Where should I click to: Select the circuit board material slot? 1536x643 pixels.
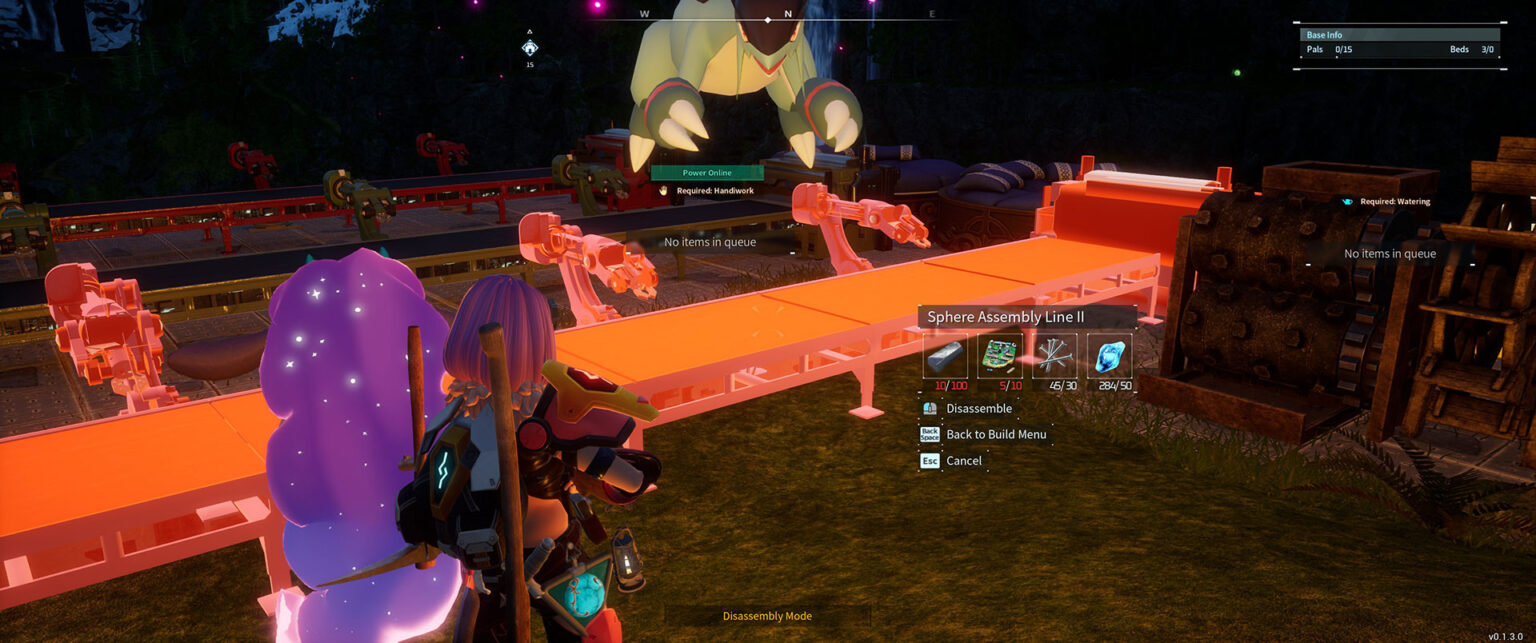[999, 356]
